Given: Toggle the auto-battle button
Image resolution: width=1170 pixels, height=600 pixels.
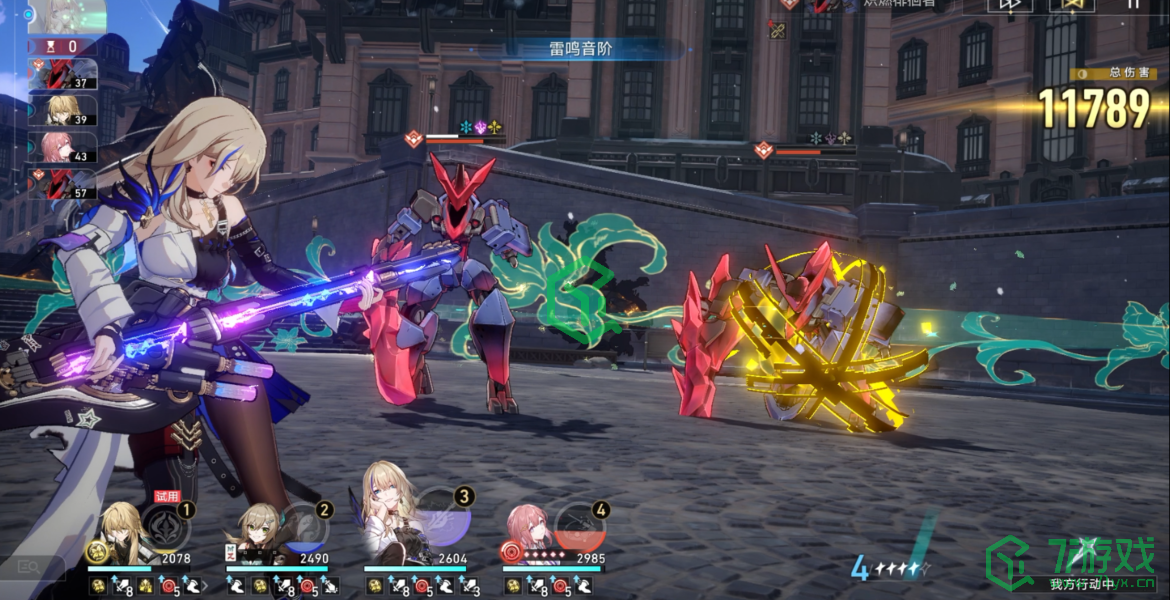Looking at the screenshot, I should point(1073,4).
